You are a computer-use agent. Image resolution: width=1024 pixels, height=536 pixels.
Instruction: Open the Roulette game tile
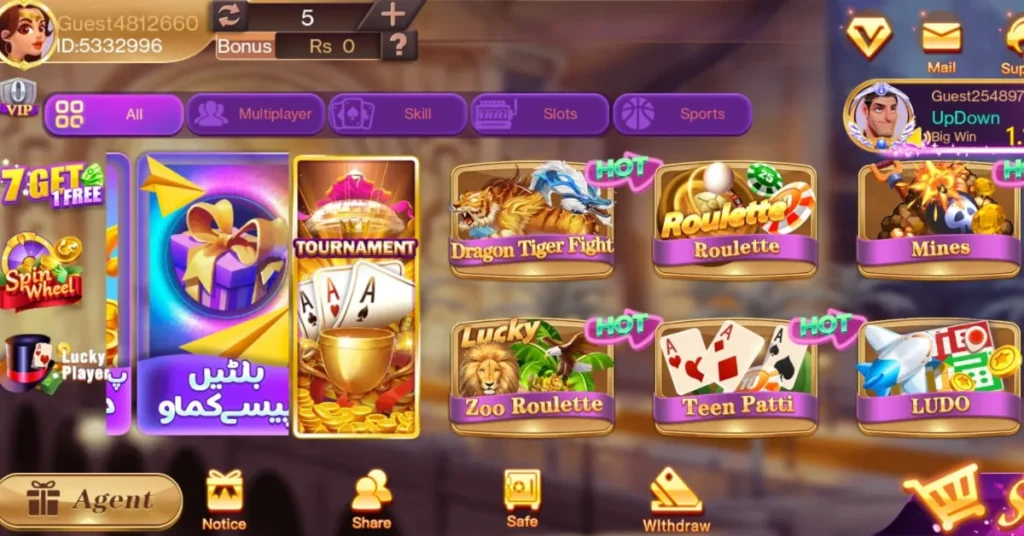point(736,220)
